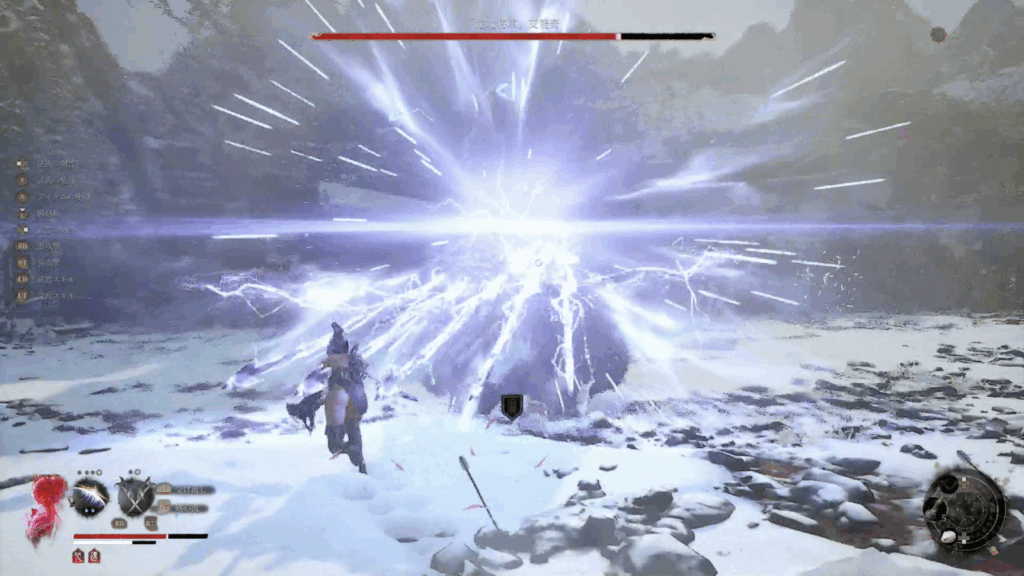Activate the lightning slash skill icon

(x=90, y=496)
